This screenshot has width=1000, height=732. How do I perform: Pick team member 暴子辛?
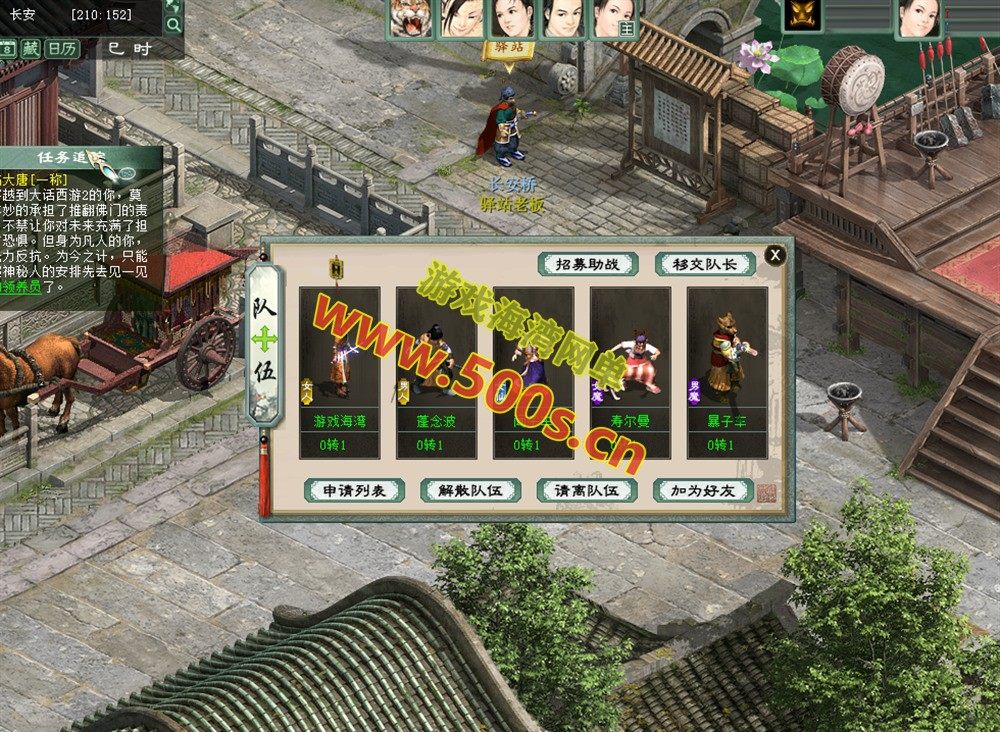coord(727,372)
